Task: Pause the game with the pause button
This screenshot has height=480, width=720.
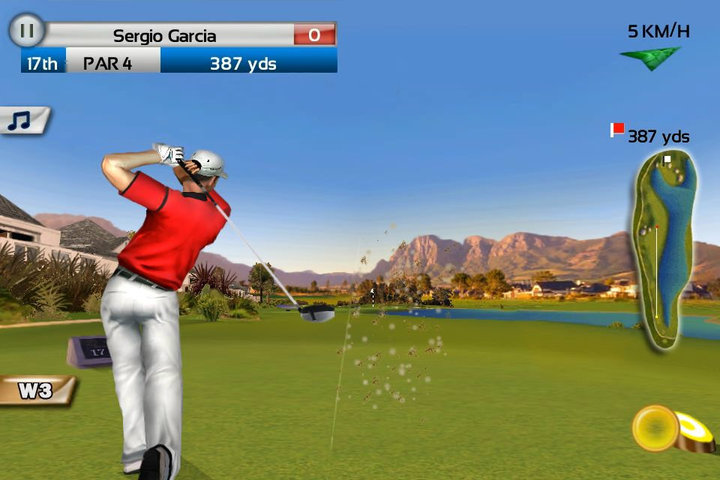Action: (27, 32)
